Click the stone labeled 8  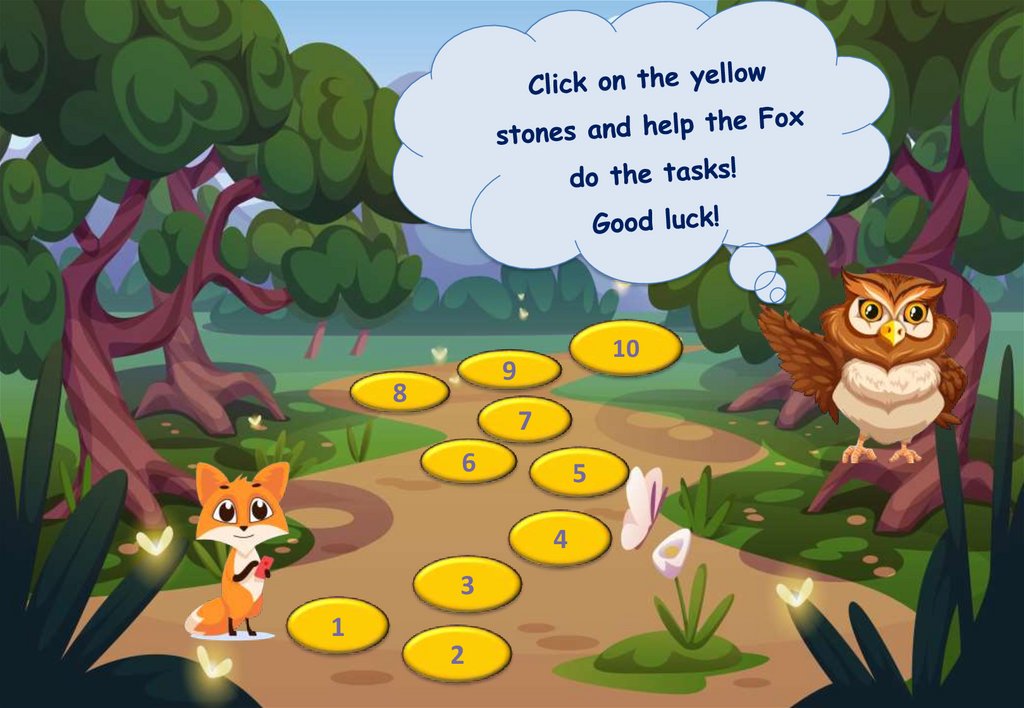[400, 392]
